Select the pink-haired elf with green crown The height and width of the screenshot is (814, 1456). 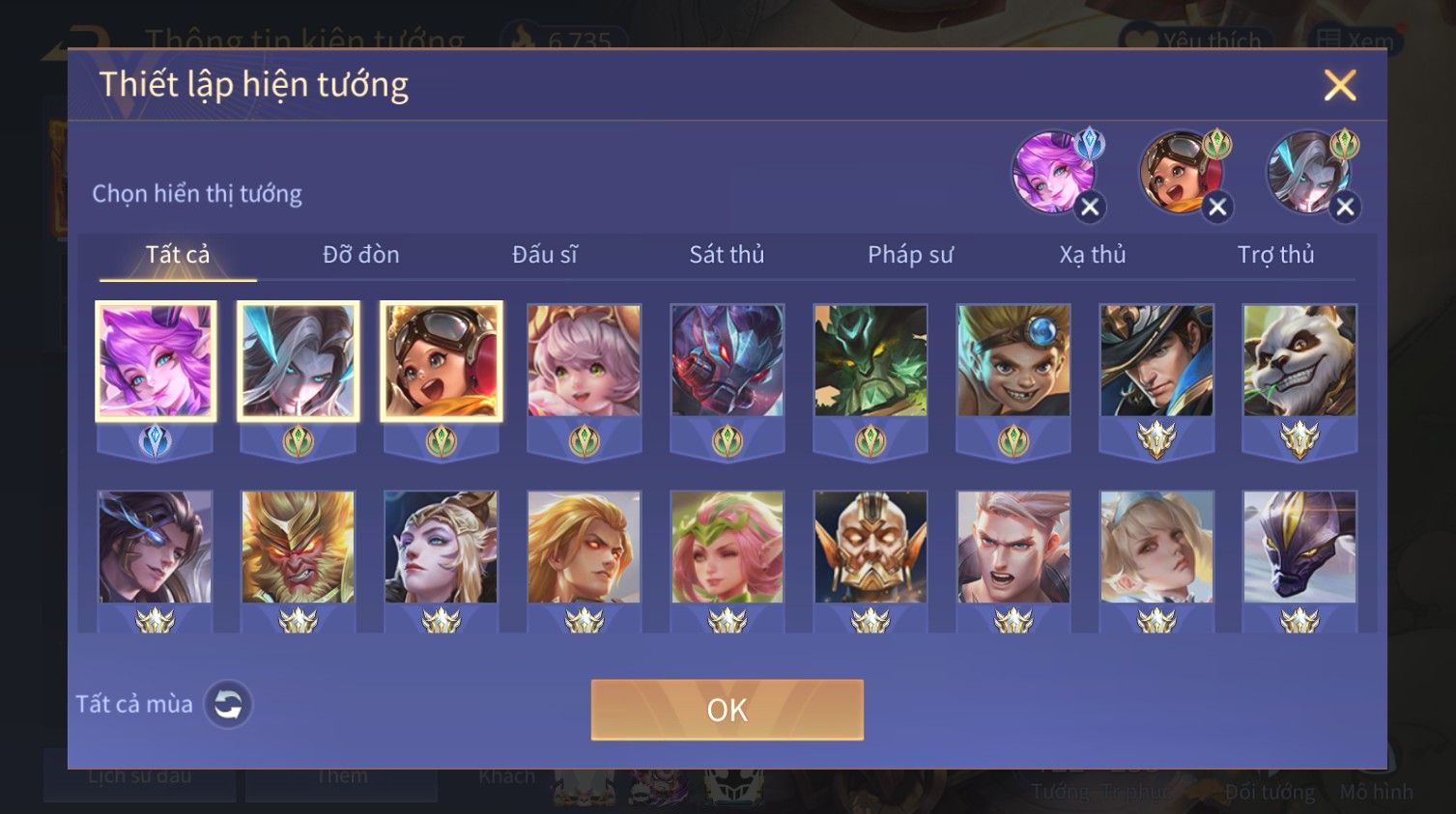coord(728,547)
